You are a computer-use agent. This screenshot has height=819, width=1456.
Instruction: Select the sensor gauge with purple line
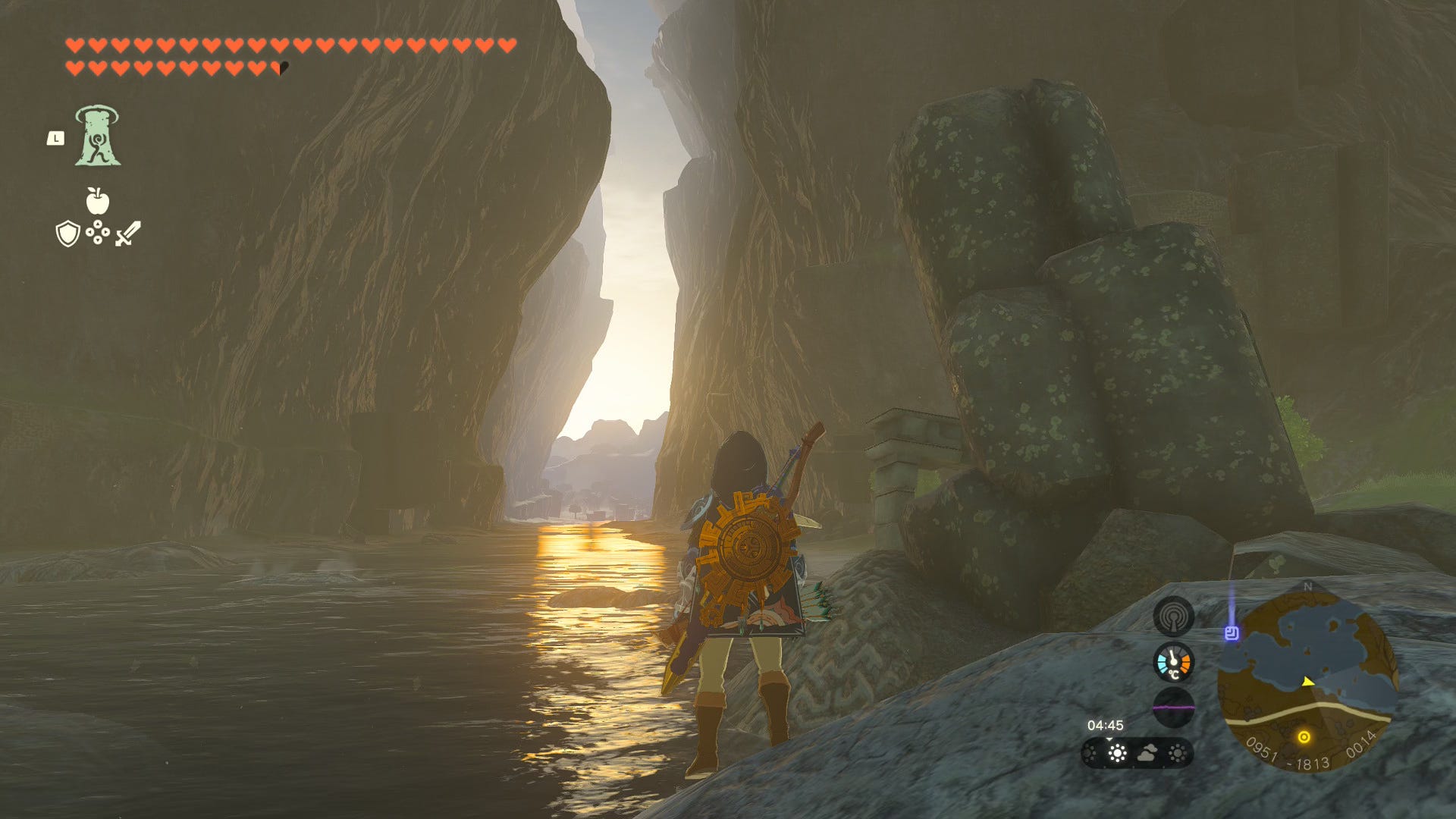1173,708
